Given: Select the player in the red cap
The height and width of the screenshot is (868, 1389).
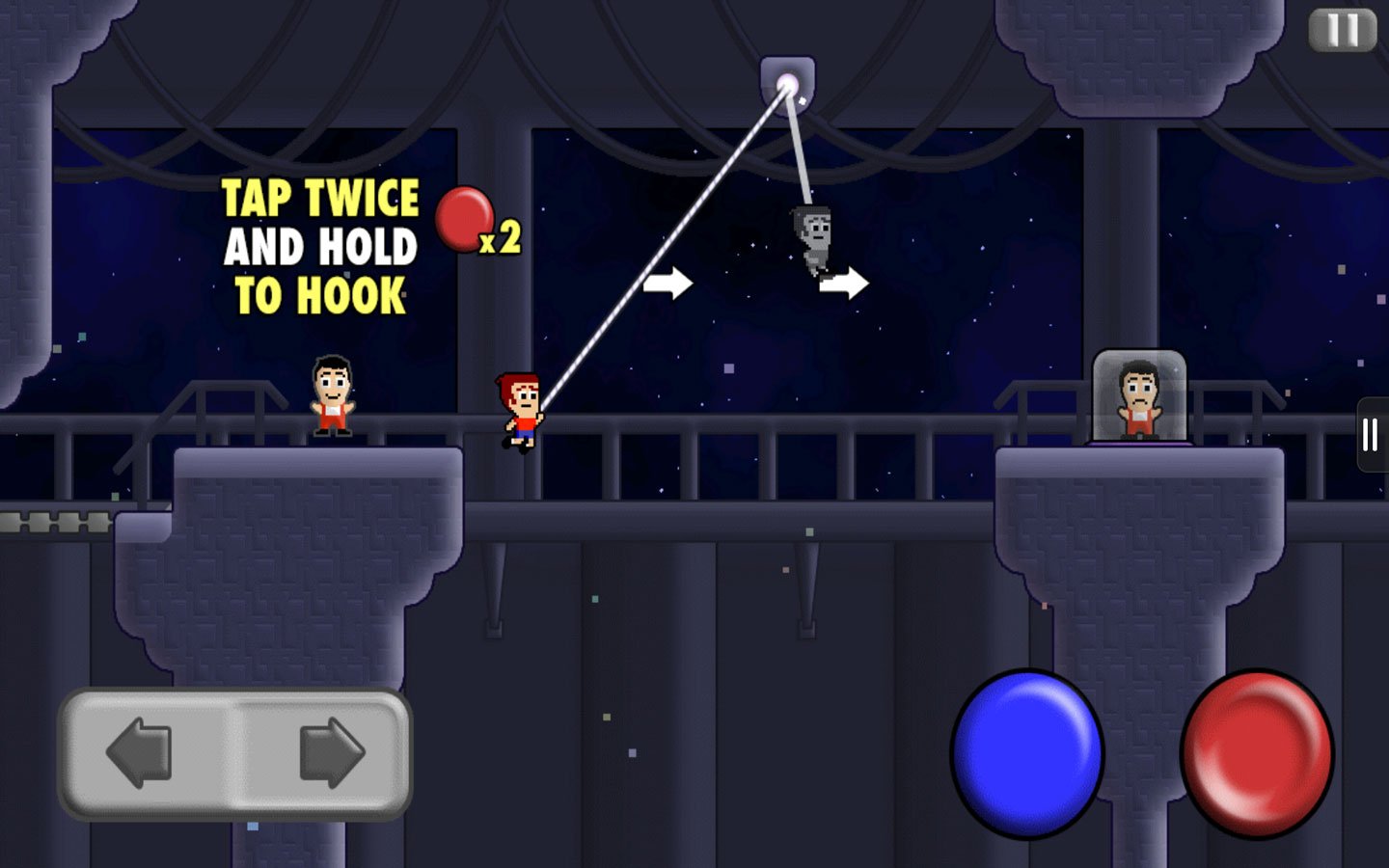Looking at the screenshot, I should (x=518, y=410).
